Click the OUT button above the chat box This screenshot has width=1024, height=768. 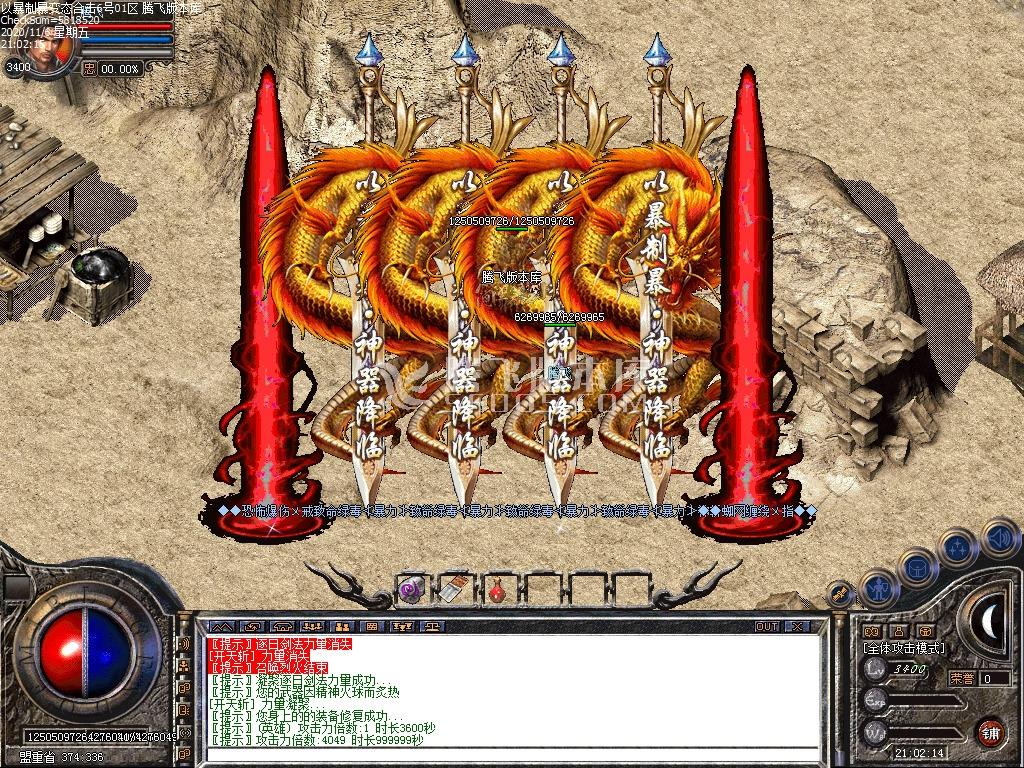click(x=767, y=627)
